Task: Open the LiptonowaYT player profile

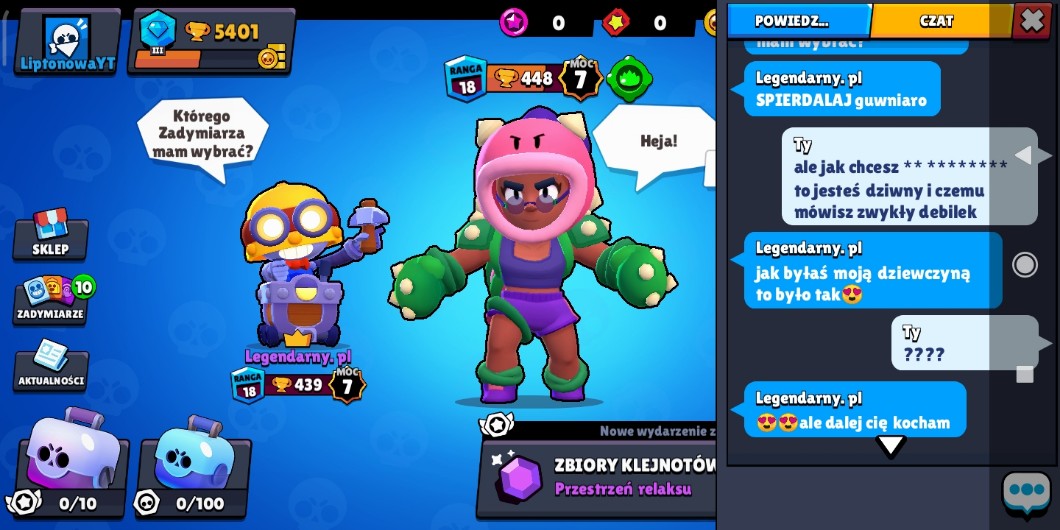Action: (67, 42)
